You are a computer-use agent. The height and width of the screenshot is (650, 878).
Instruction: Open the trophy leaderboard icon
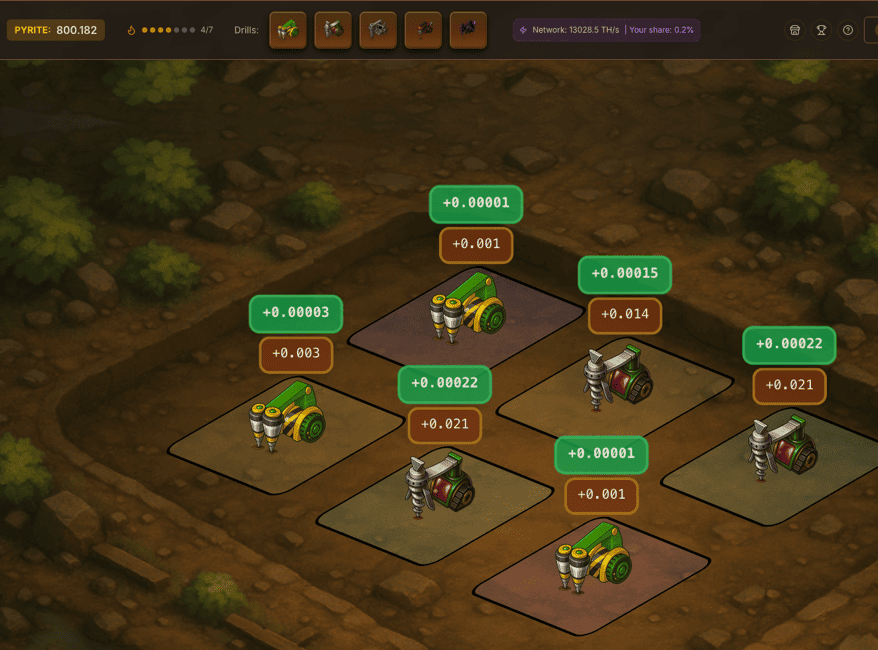821,30
